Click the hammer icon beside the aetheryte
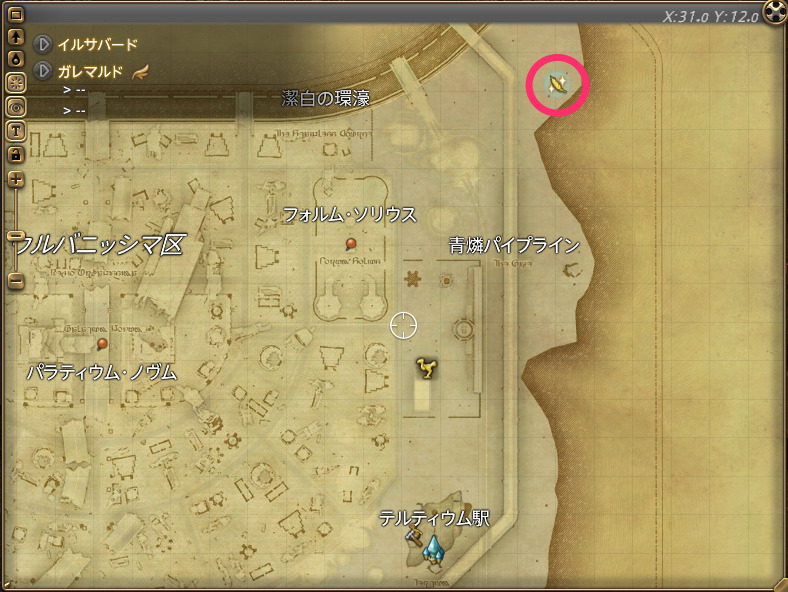Viewport: 788px width, 592px height. (413, 538)
